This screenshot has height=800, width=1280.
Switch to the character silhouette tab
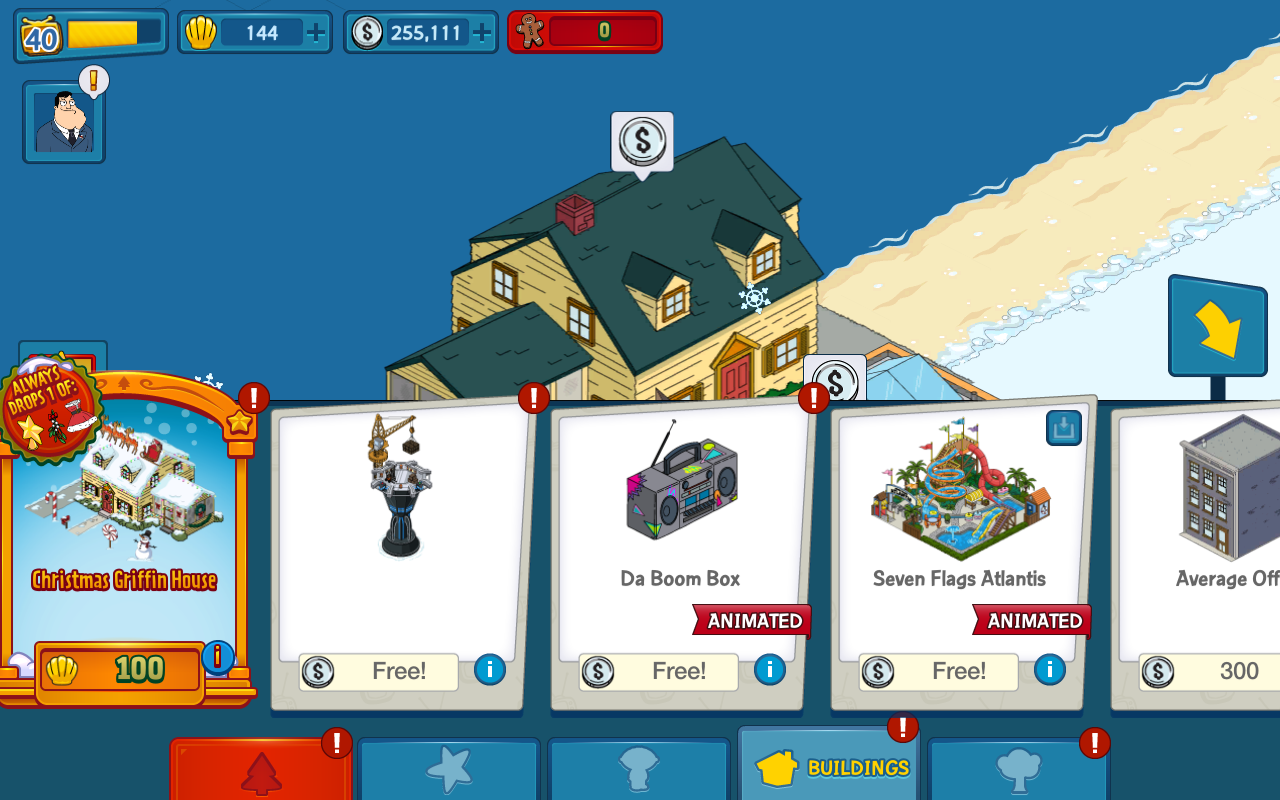(x=638, y=770)
